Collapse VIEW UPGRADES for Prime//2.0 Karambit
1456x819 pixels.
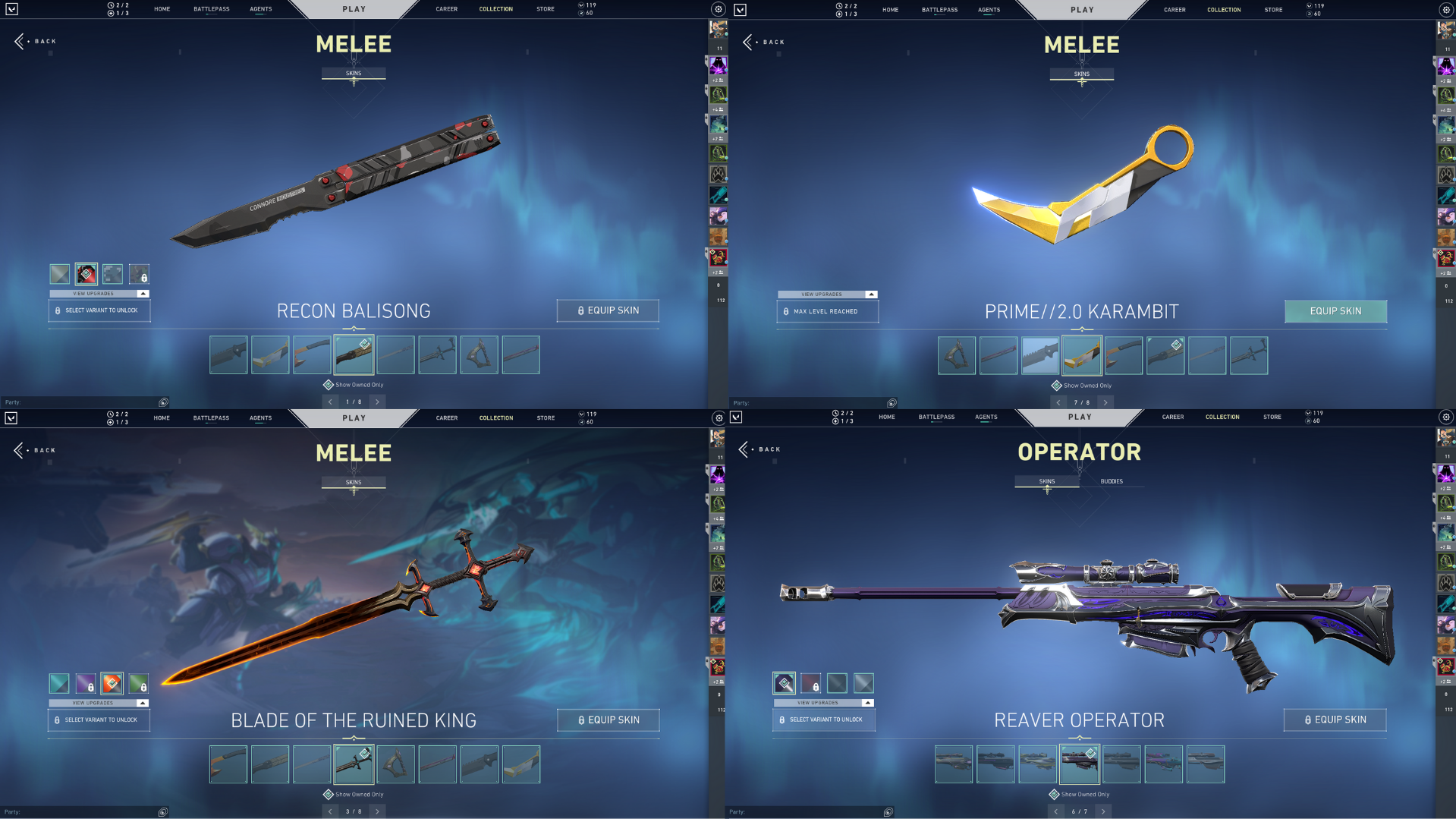coord(827,295)
